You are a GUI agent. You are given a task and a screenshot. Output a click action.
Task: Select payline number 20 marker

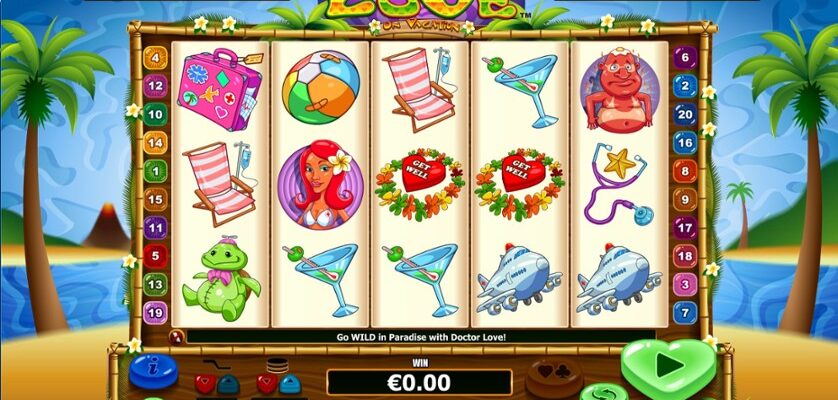[x=685, y=115]
